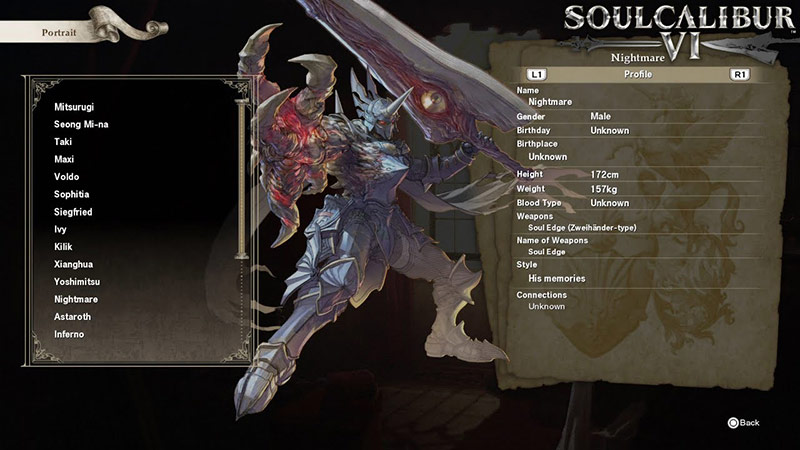Open Astaroth's portrait entry
The height and width of the screenshot is (450, 800).
click(72, 317)
